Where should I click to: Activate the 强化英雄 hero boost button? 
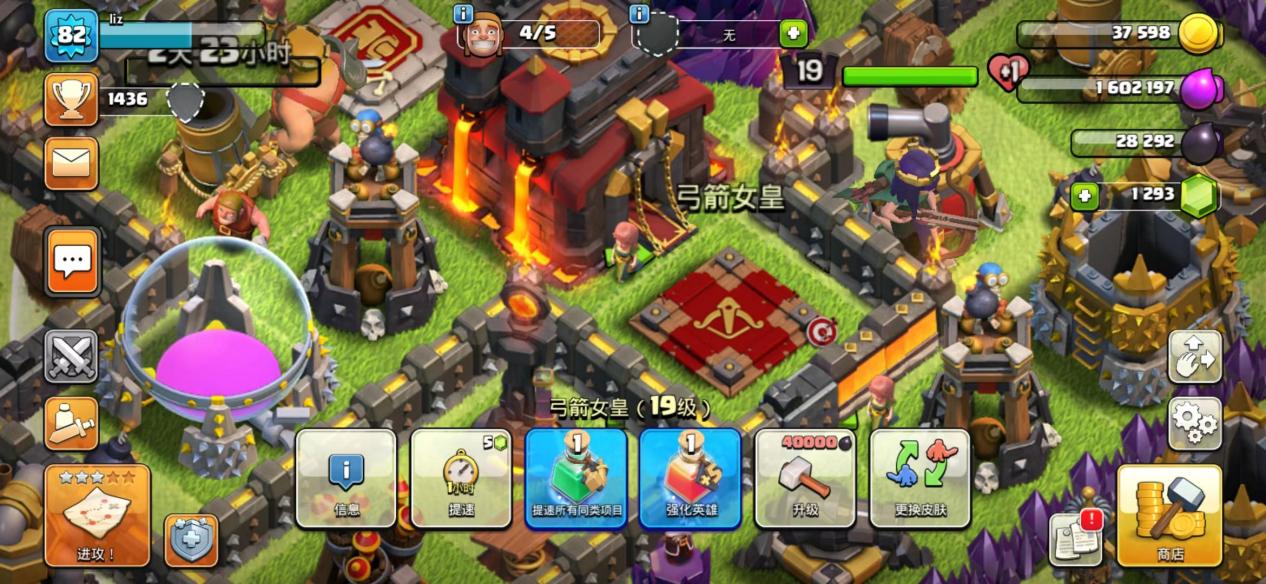tap(690, 478)
